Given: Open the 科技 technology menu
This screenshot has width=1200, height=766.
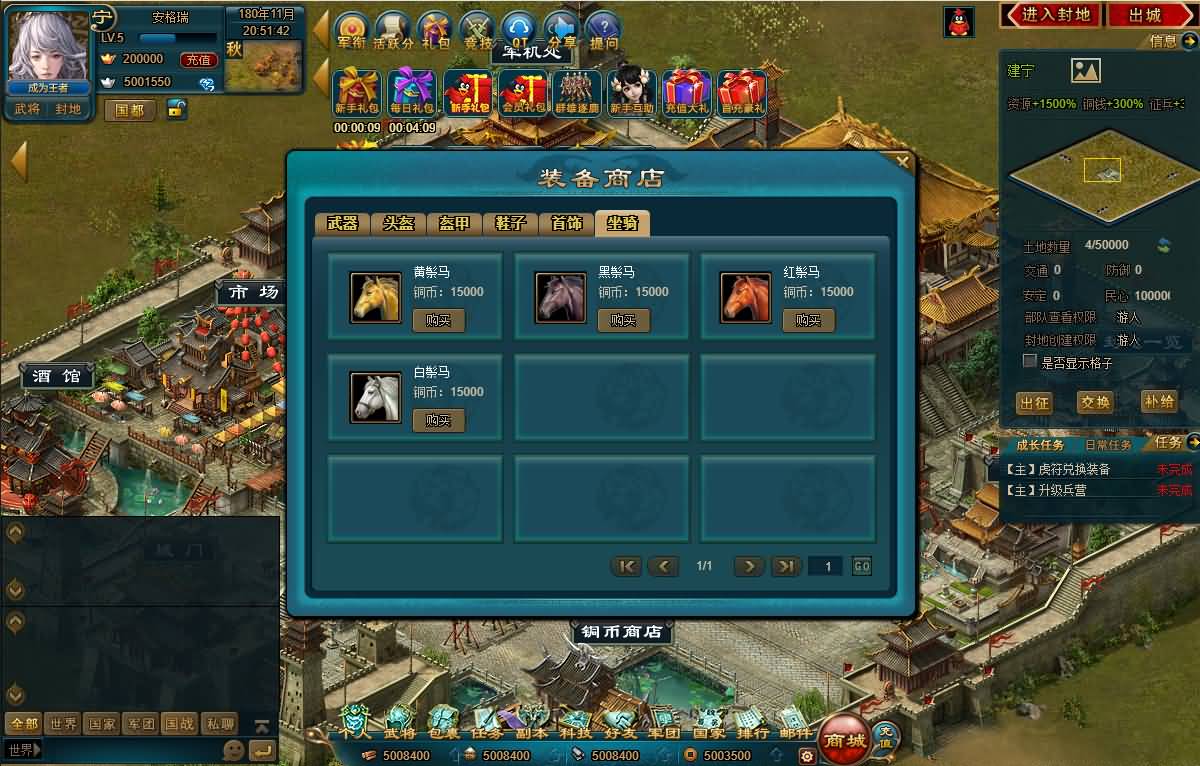Looking at the screenshot, I should (x=575, y=723).
